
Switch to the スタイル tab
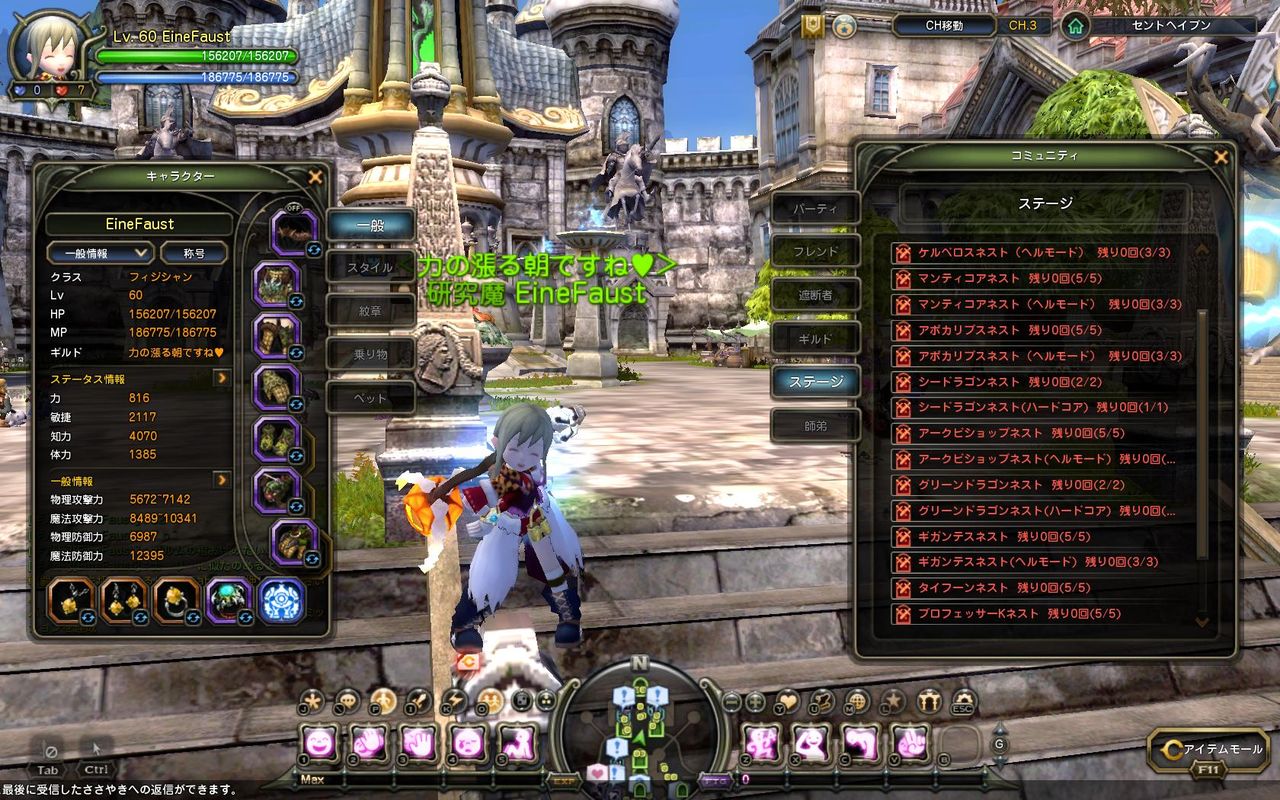click(x=370, y=268)
